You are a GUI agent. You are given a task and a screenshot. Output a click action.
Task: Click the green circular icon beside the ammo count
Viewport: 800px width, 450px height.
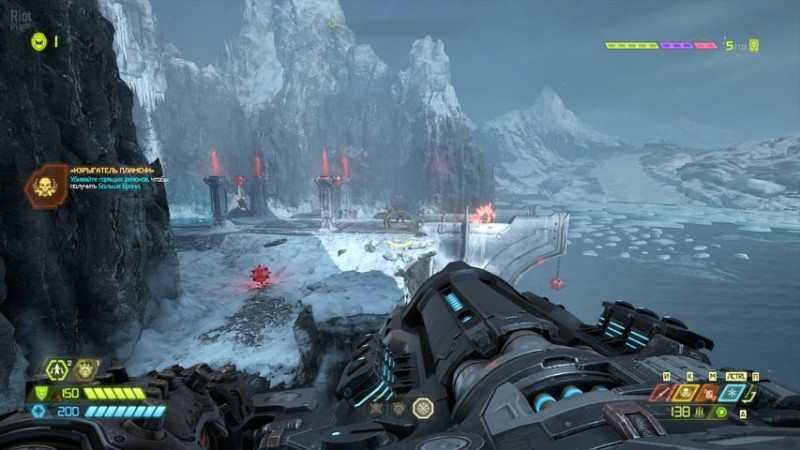coord(721,412)
